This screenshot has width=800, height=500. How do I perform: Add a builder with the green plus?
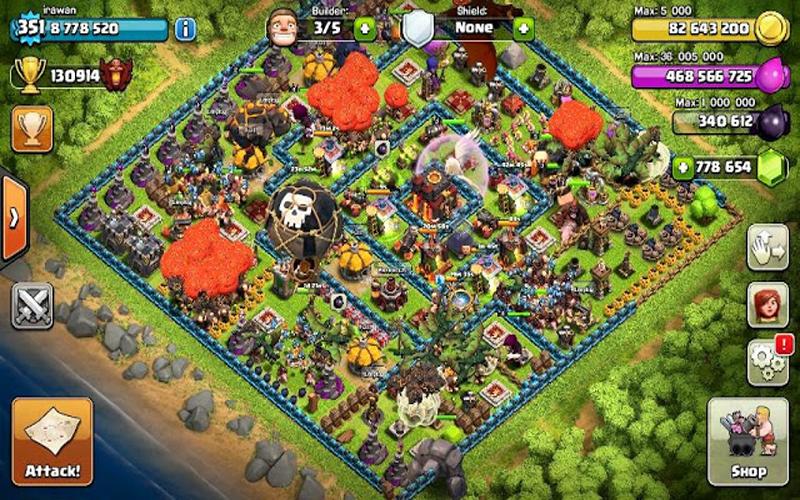click(364, 28)
